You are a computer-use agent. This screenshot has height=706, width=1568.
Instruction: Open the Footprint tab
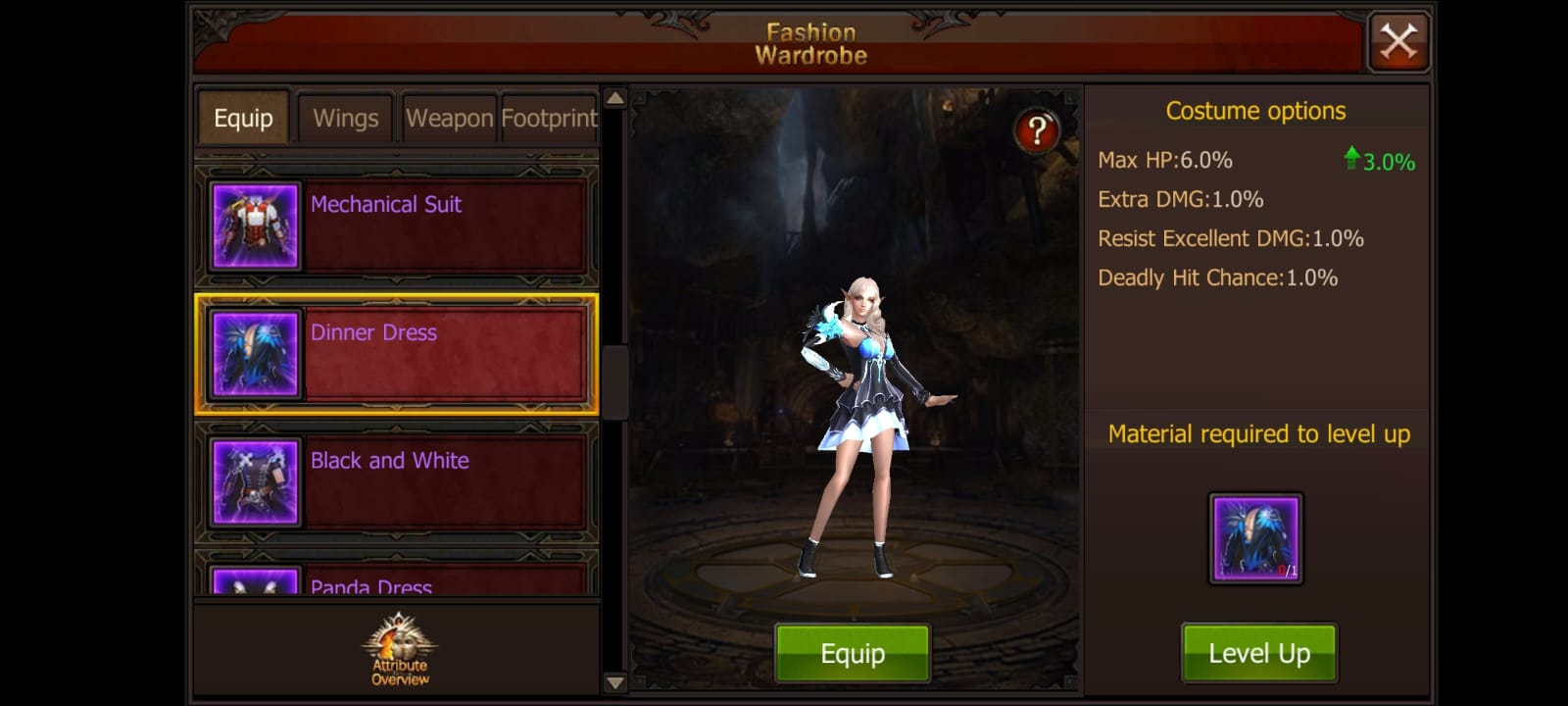[549, 117]
